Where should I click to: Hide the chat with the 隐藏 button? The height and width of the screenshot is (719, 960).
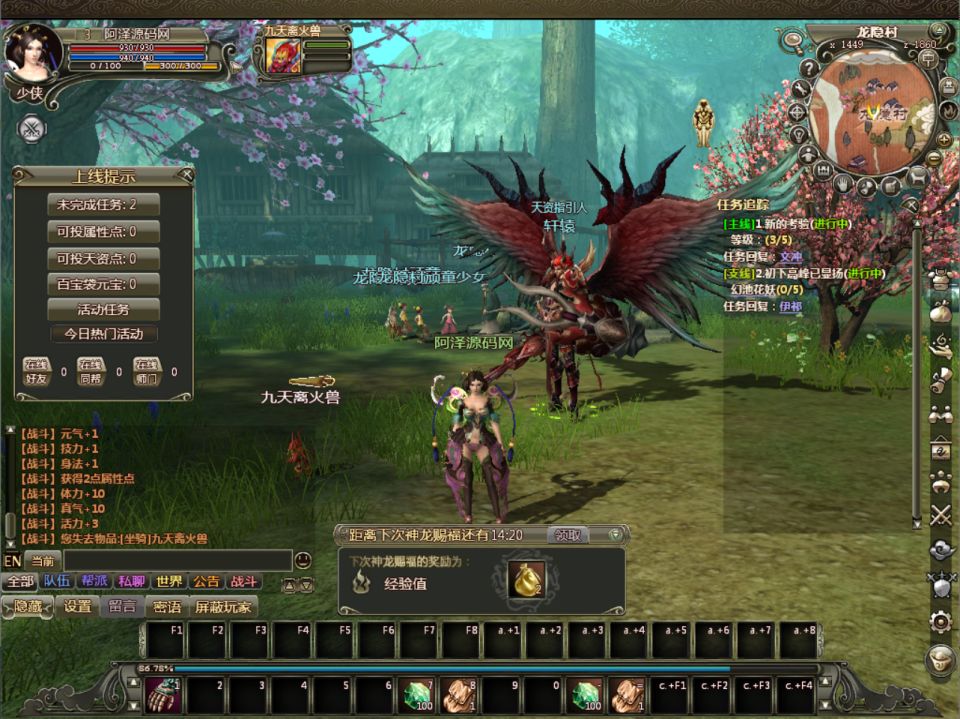tap(28, 606)
